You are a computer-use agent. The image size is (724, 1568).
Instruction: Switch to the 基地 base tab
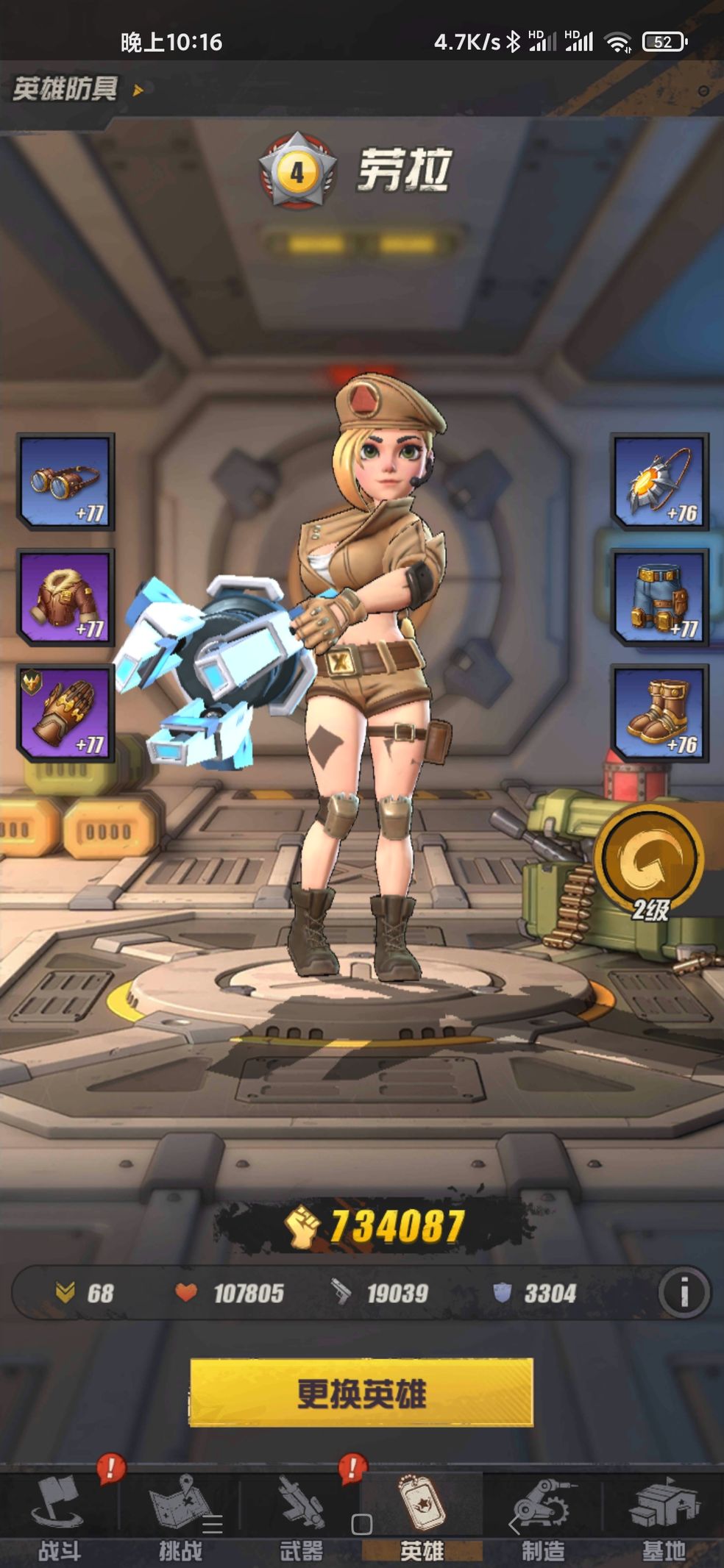coord(664,1519)
